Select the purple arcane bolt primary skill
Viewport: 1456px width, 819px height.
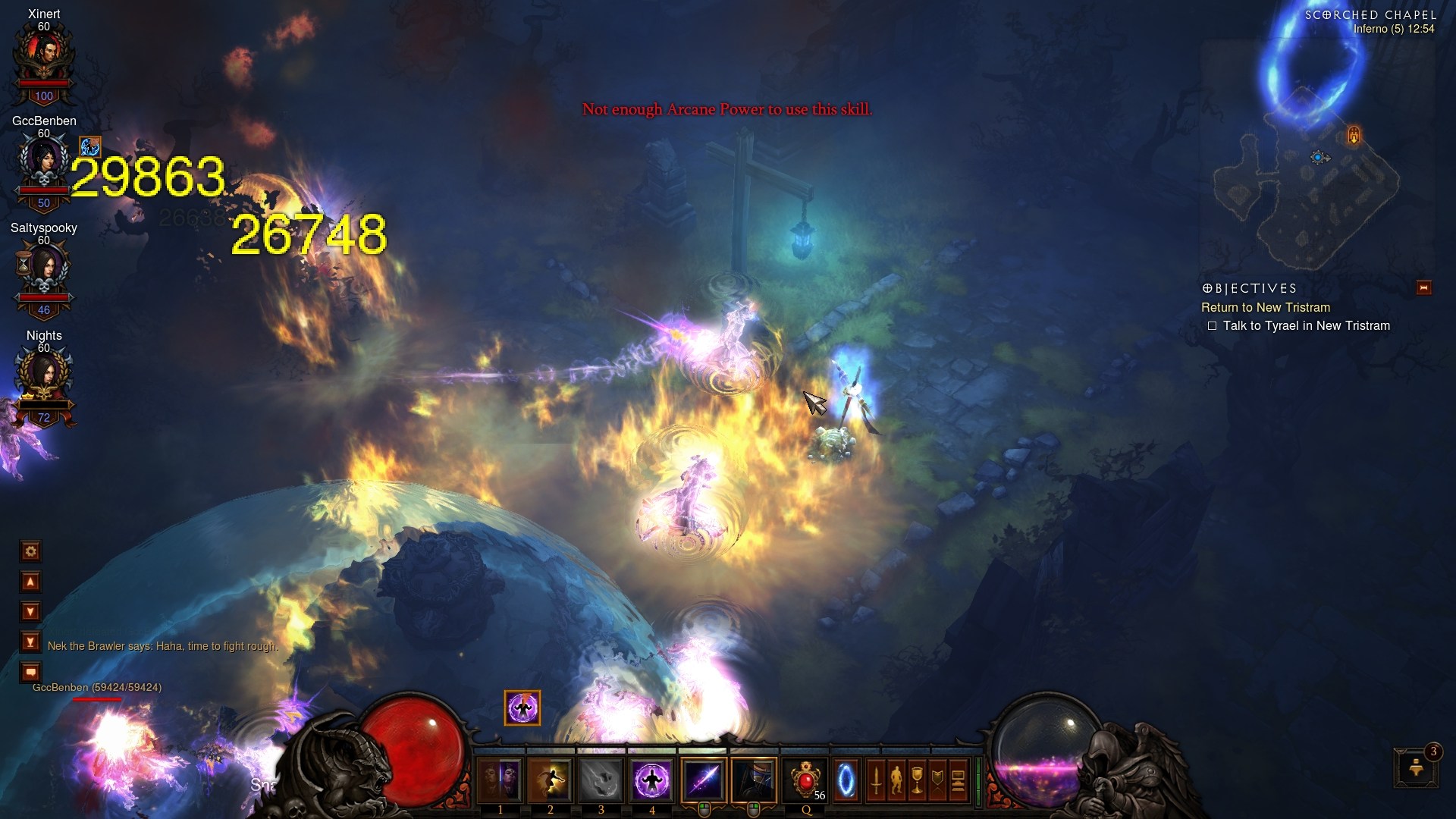coord(704,780)
